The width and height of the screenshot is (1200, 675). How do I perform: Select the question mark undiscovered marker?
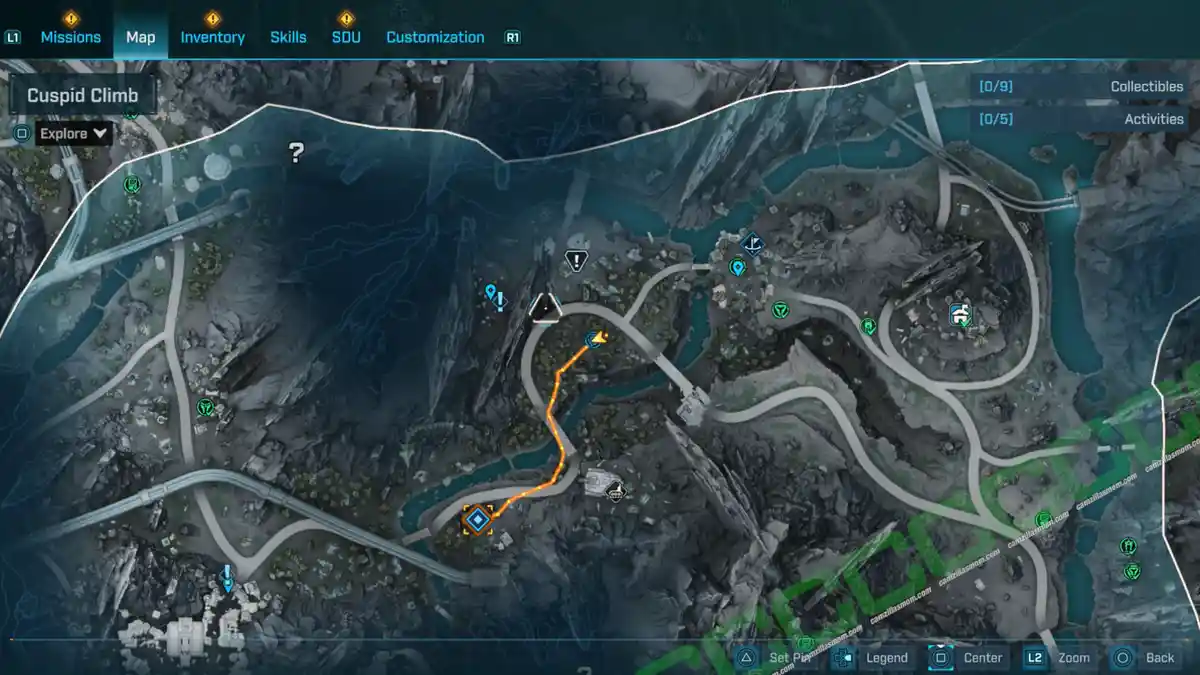tap(296, 153)
